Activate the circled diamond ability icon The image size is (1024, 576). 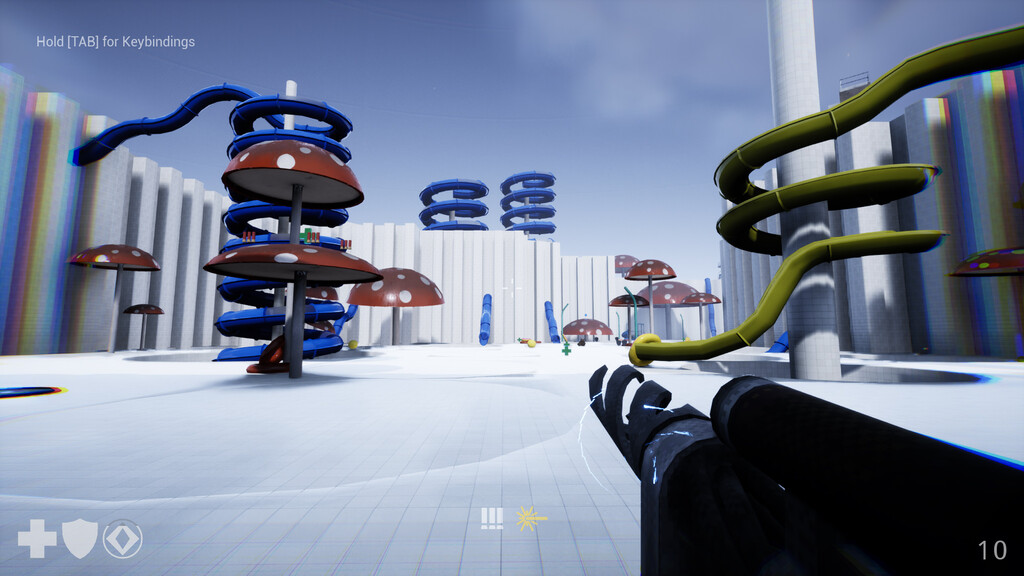point(123,539)
